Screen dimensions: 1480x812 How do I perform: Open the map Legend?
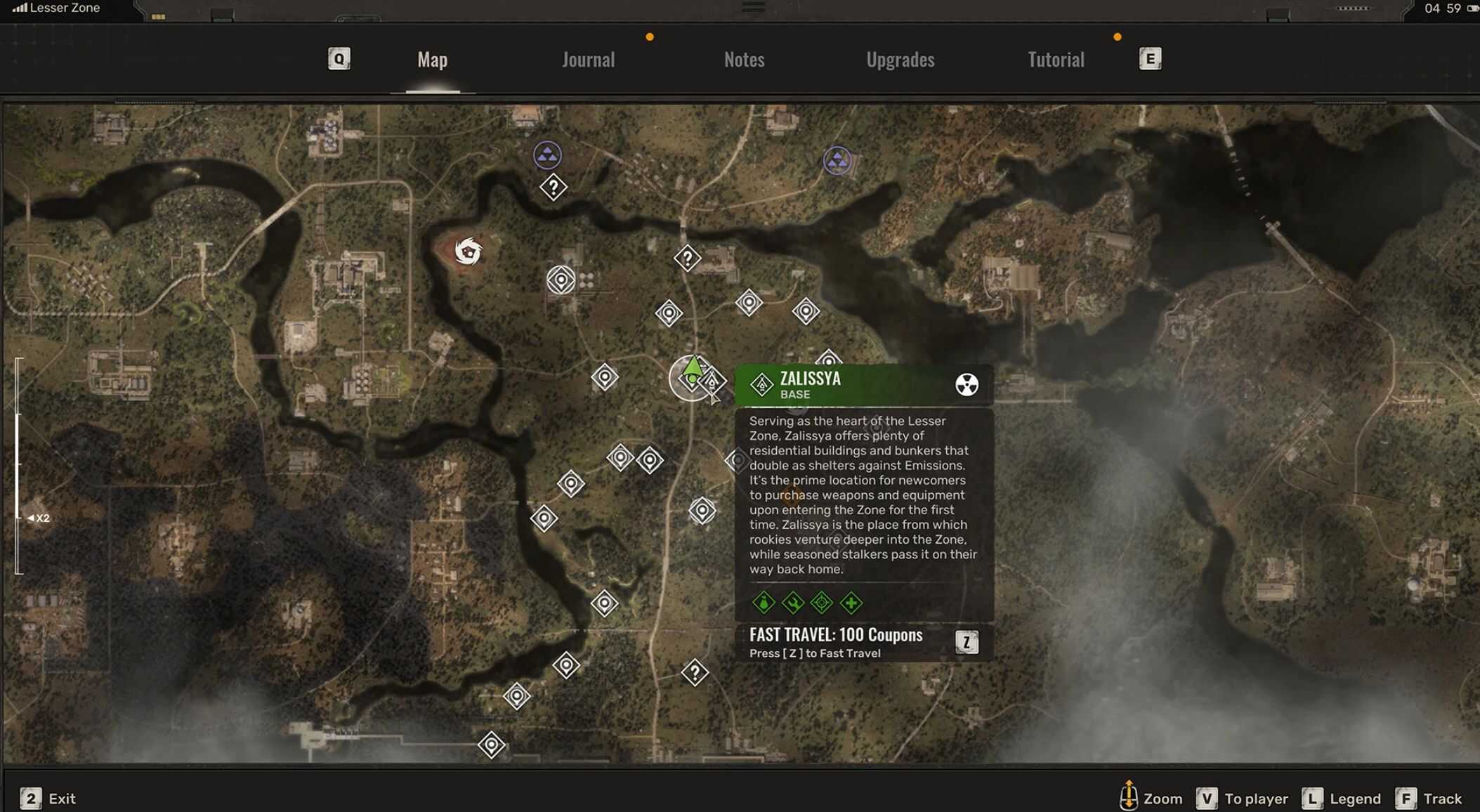point(1341,799)
